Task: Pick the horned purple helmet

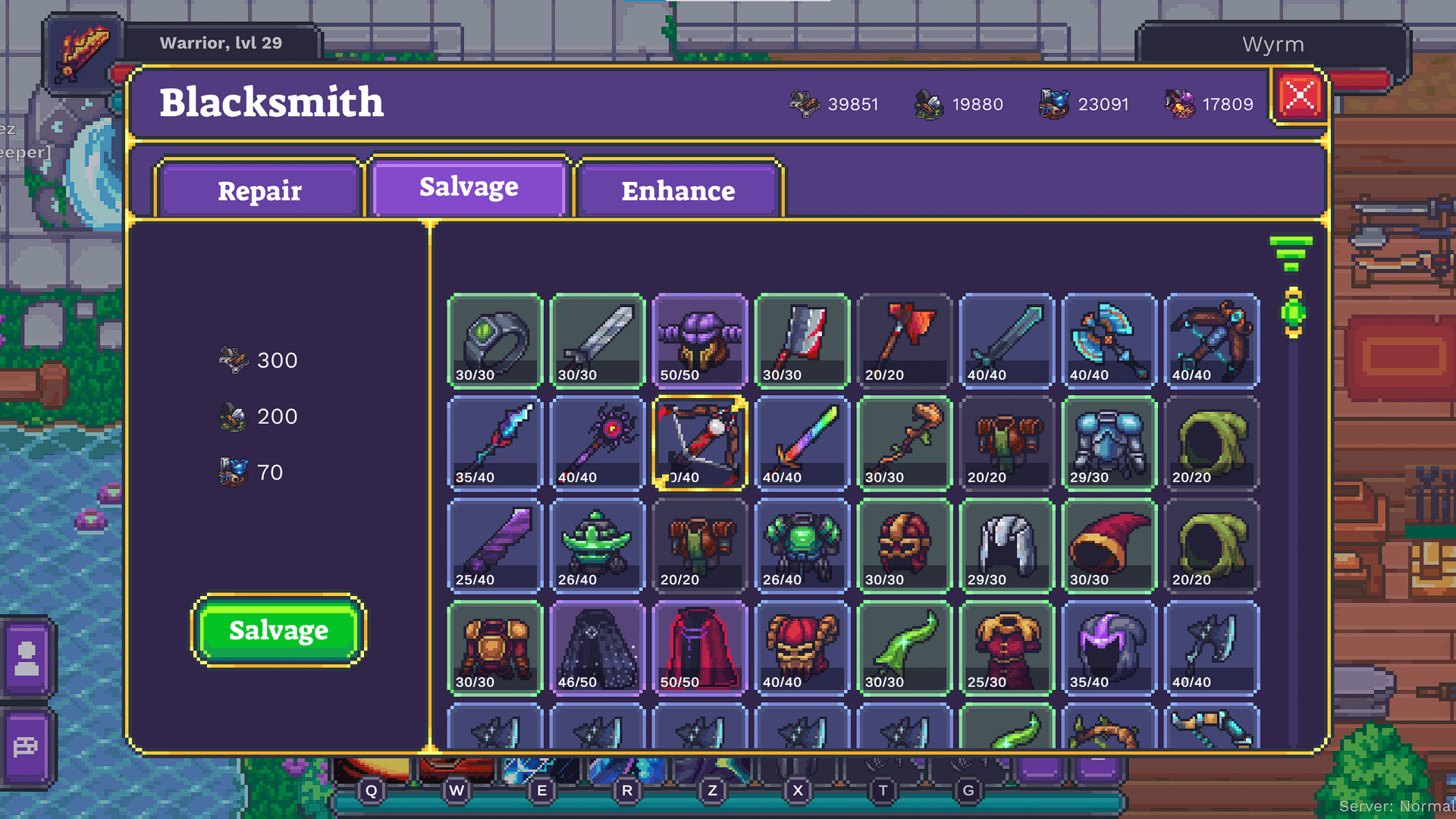Action: pos(699,340)
